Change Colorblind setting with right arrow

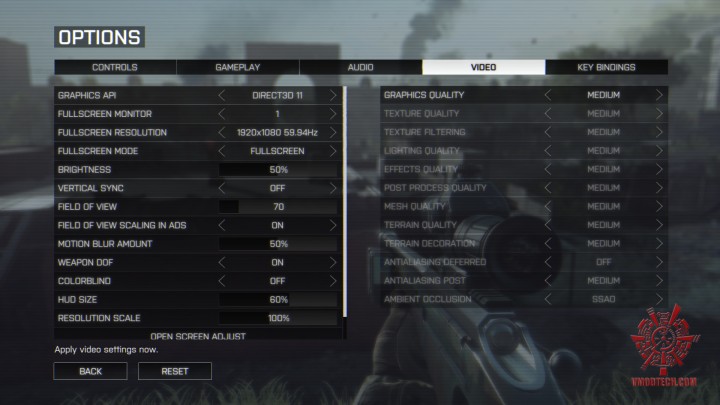click(333, 281)
